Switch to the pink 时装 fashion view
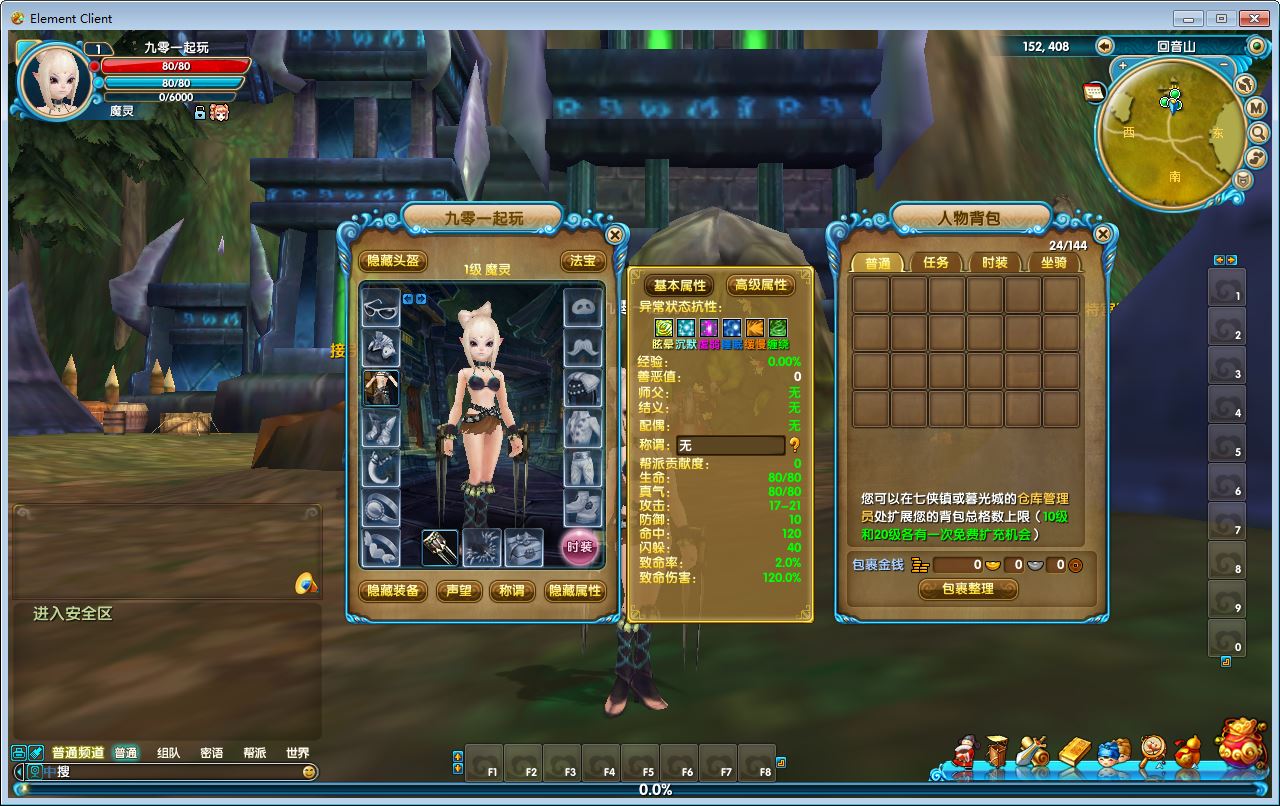This screenshot has width=1280, height=806. (x=580, y=547)
